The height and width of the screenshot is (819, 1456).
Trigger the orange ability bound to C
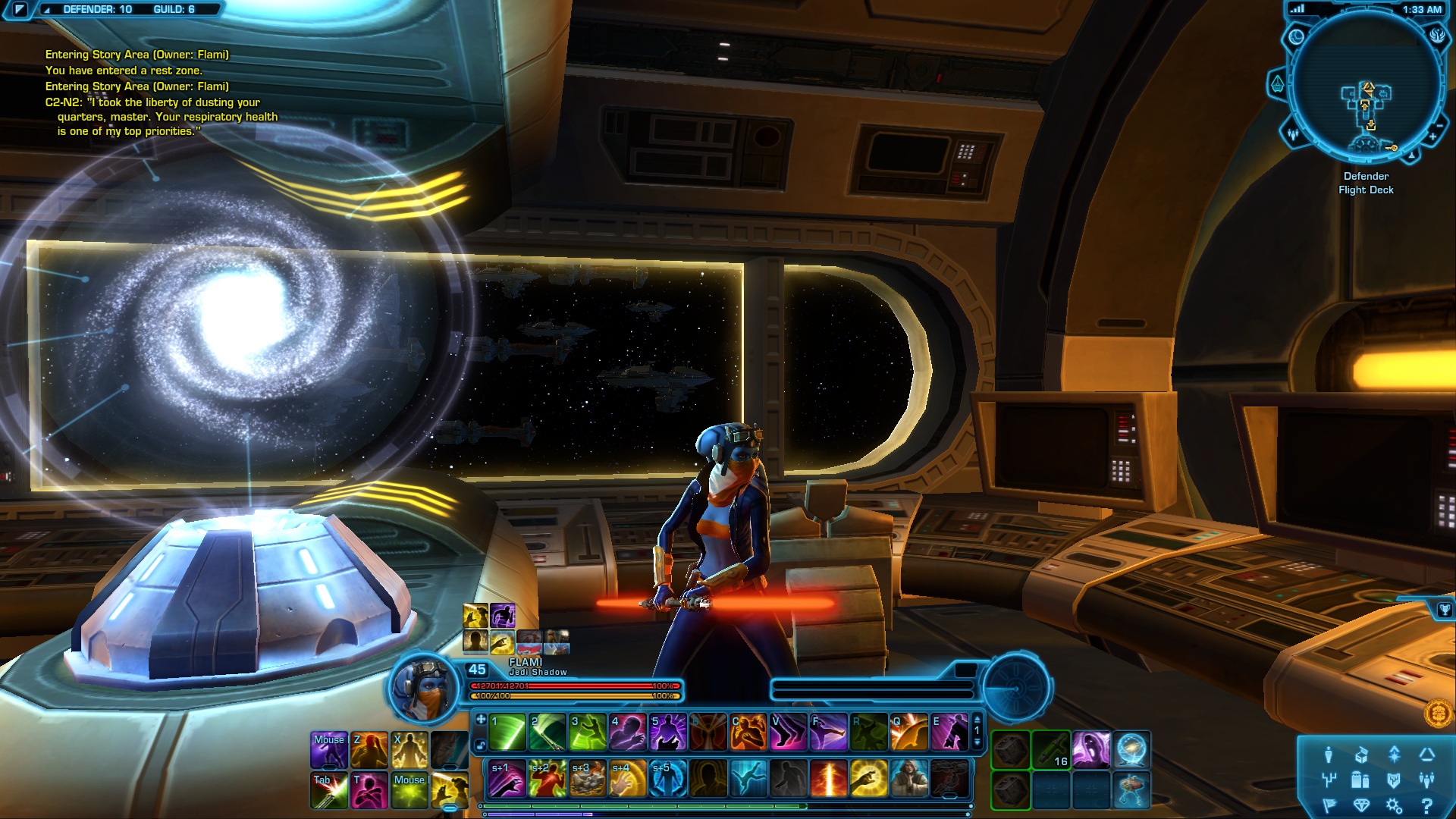click(x=748, y=733)
